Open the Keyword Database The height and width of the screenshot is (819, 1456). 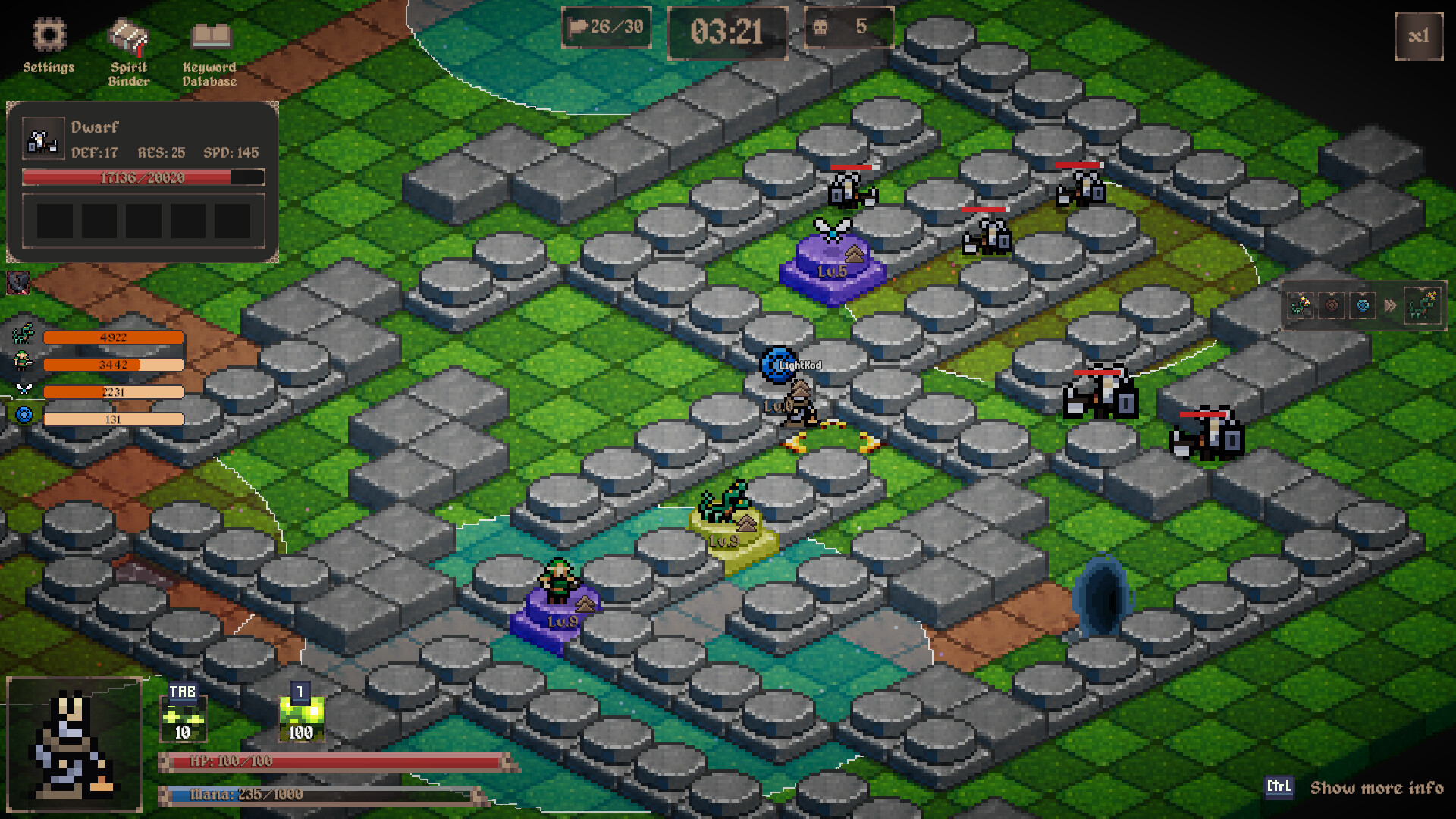point(209,42)
